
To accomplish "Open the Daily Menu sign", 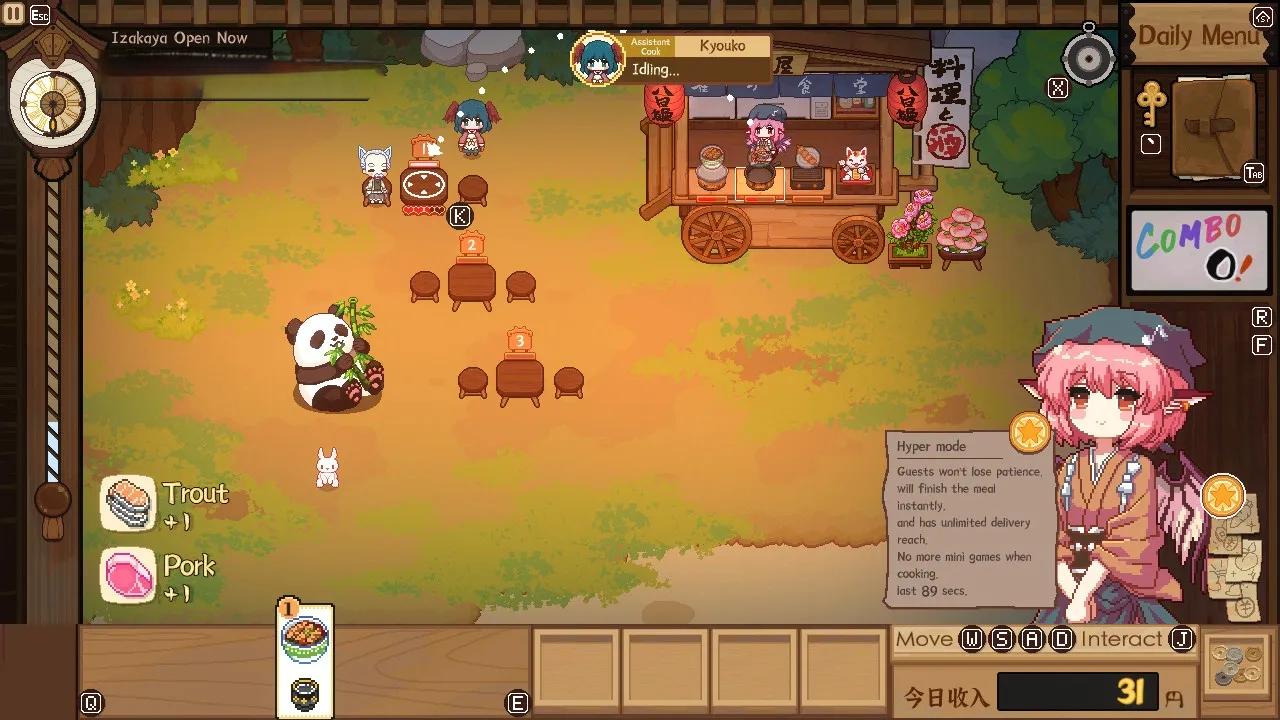I will (x=1198, y=36).
